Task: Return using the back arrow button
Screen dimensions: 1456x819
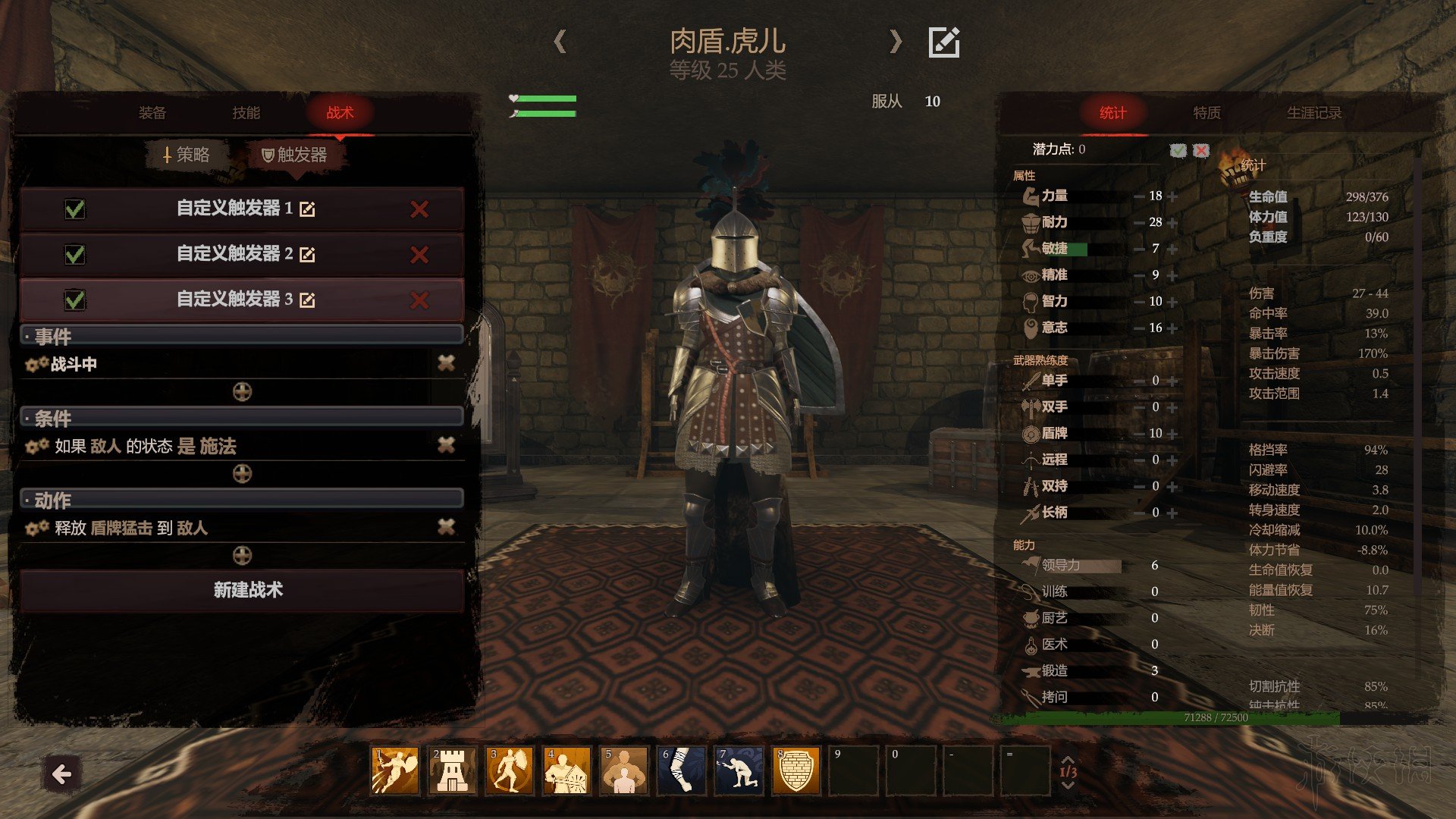Action: (61, 774)
